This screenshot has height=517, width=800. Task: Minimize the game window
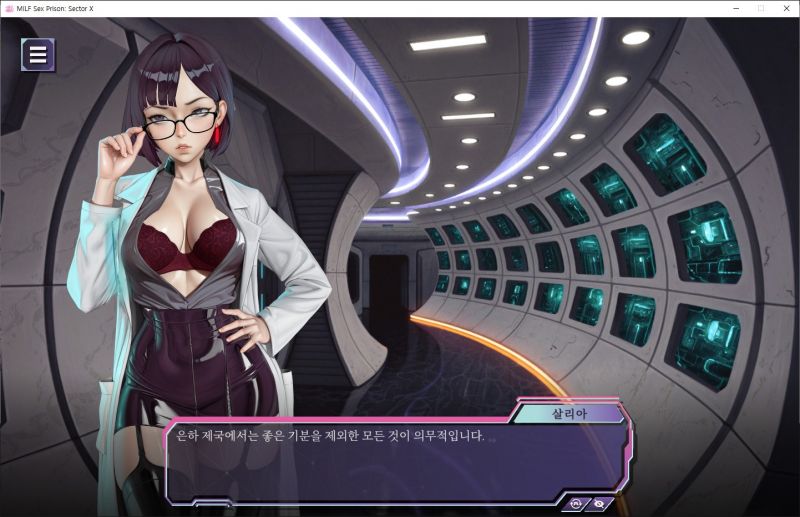736,8
